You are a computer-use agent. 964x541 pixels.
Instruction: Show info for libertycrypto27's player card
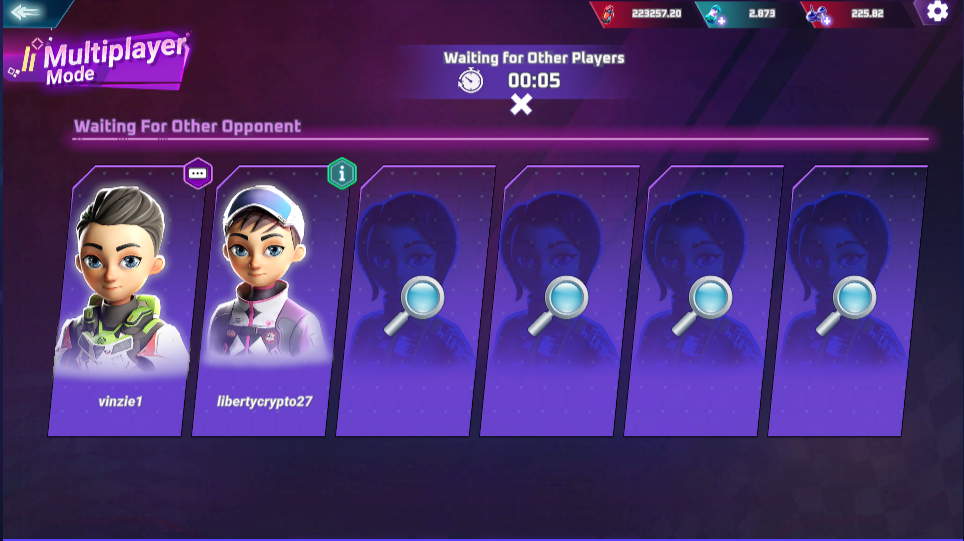pos(342,173)
